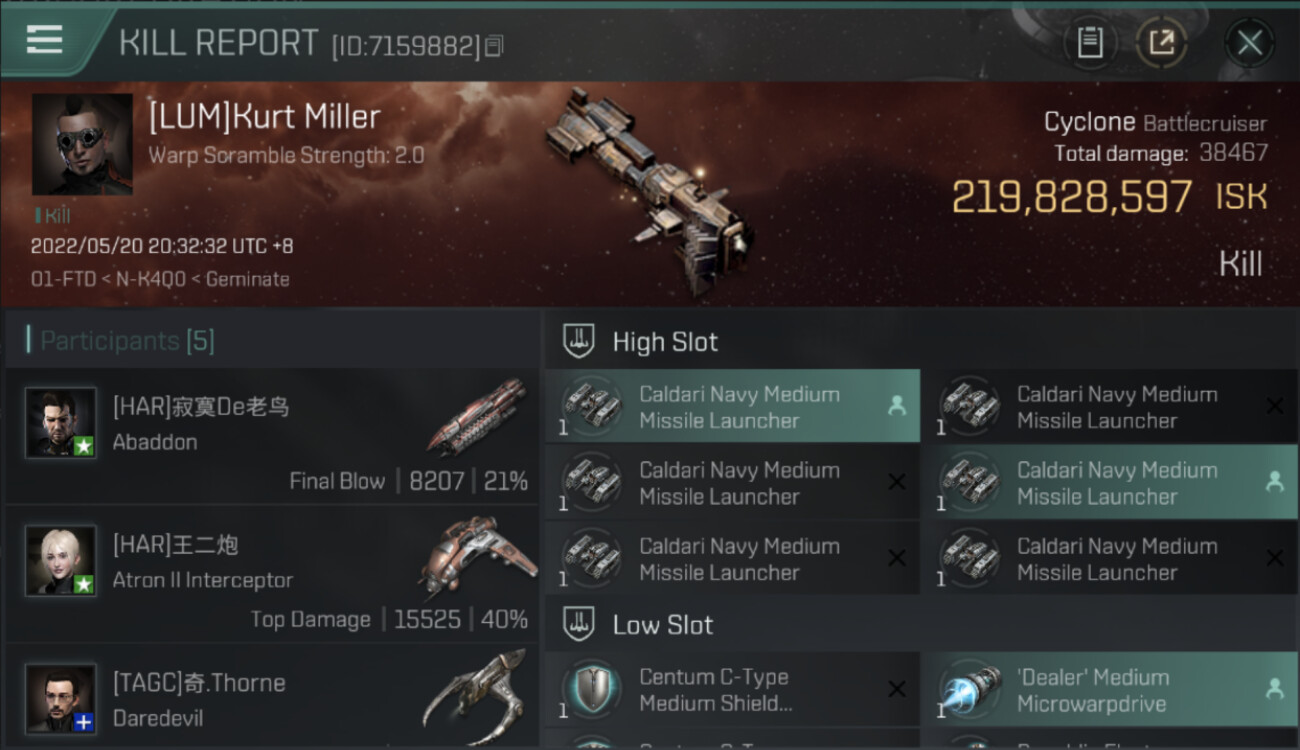This screenshot has width=1300, height=750.
Task: Select the Abaddon participant row
Action: [272, 436]
